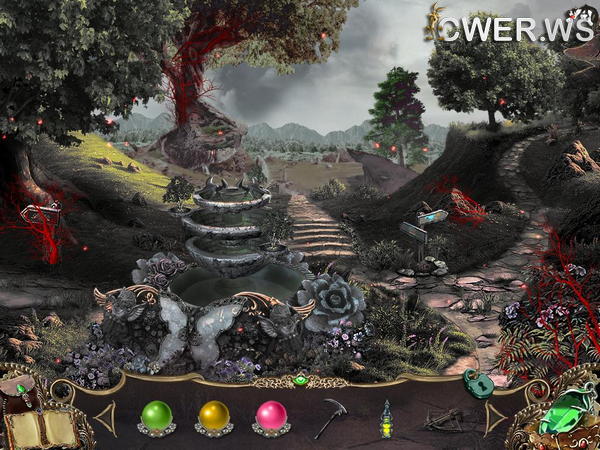
Task: Click the right inventory arrow
Action: click(x=494, y=418)
